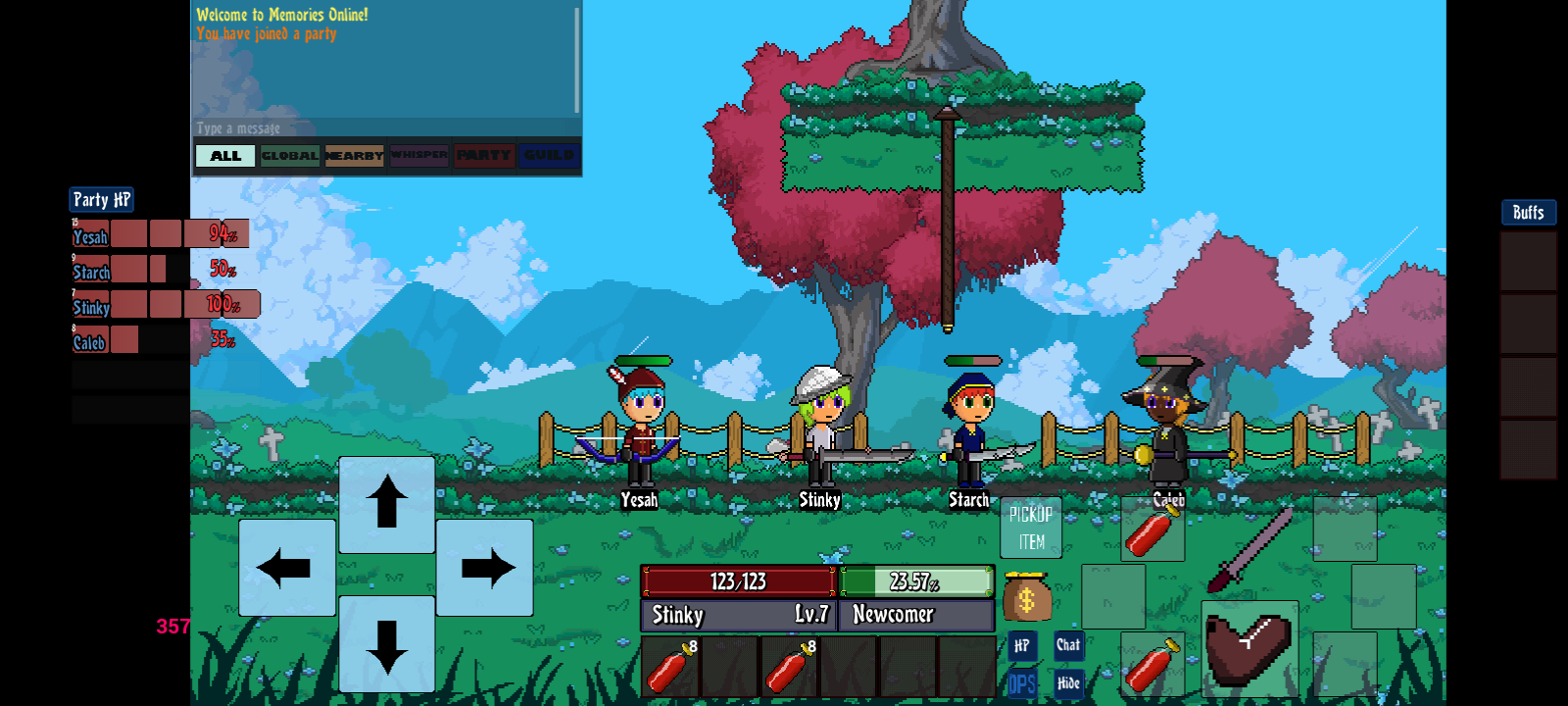1568x706 pixels.
Task: Activate the large dark heart skill button
Action: tap(1249, 647)
